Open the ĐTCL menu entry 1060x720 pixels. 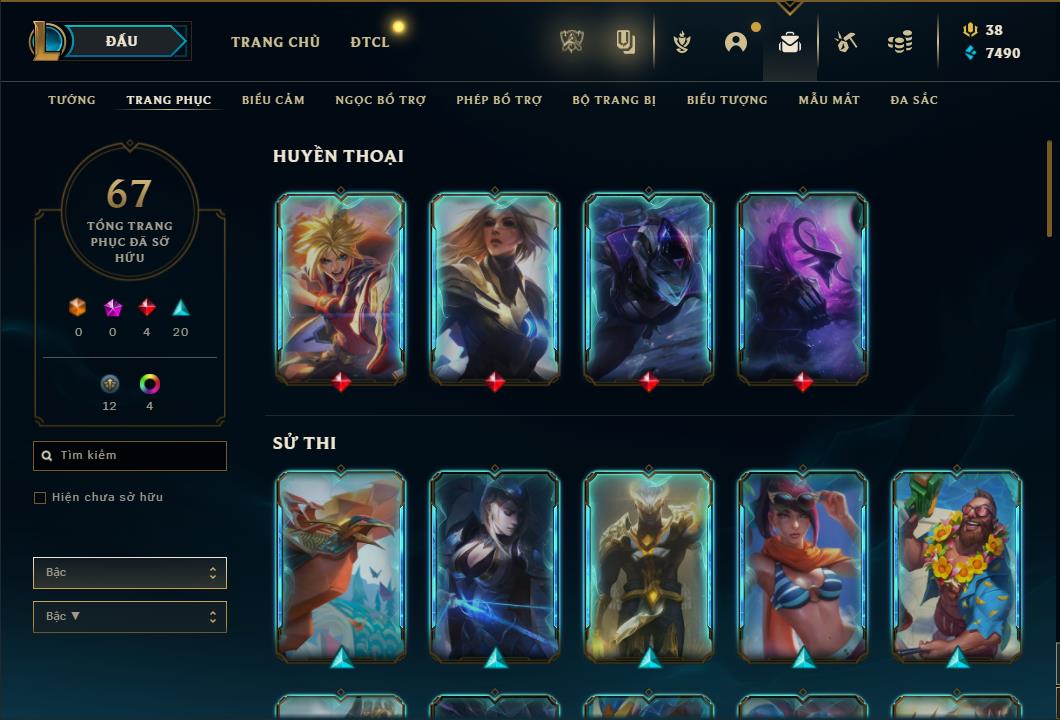[369, 42]
